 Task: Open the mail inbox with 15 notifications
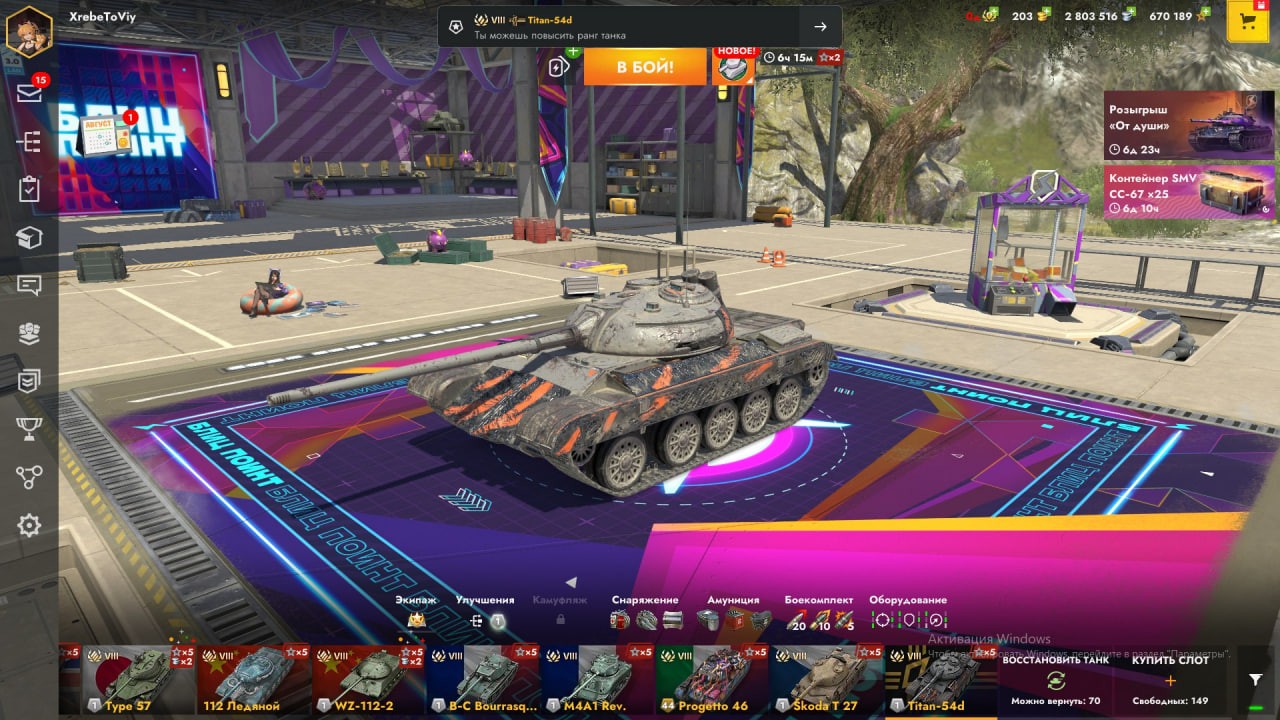click(x=29, y=93)
